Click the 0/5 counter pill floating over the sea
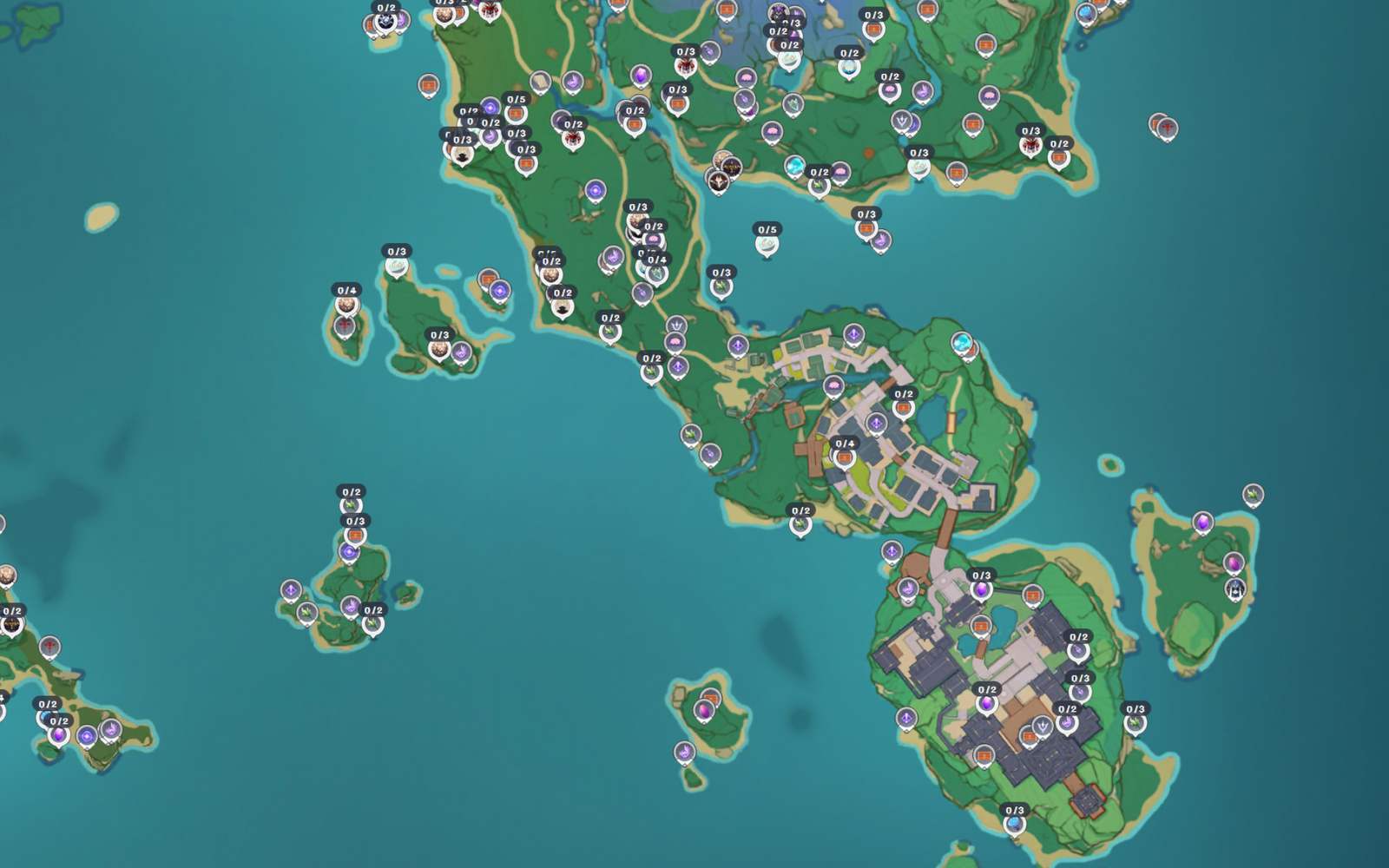 (767, 229)
